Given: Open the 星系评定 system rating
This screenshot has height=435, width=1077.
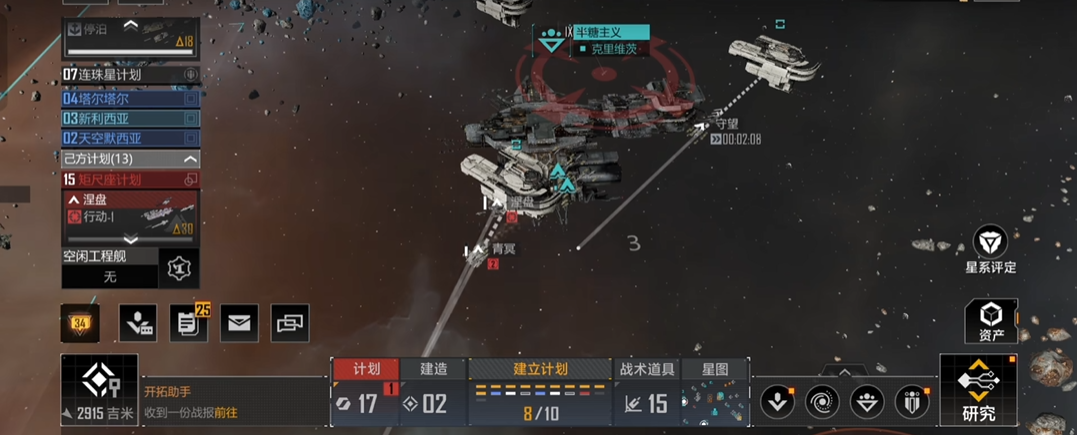Looking at the screenshot, I should (990, 250).
